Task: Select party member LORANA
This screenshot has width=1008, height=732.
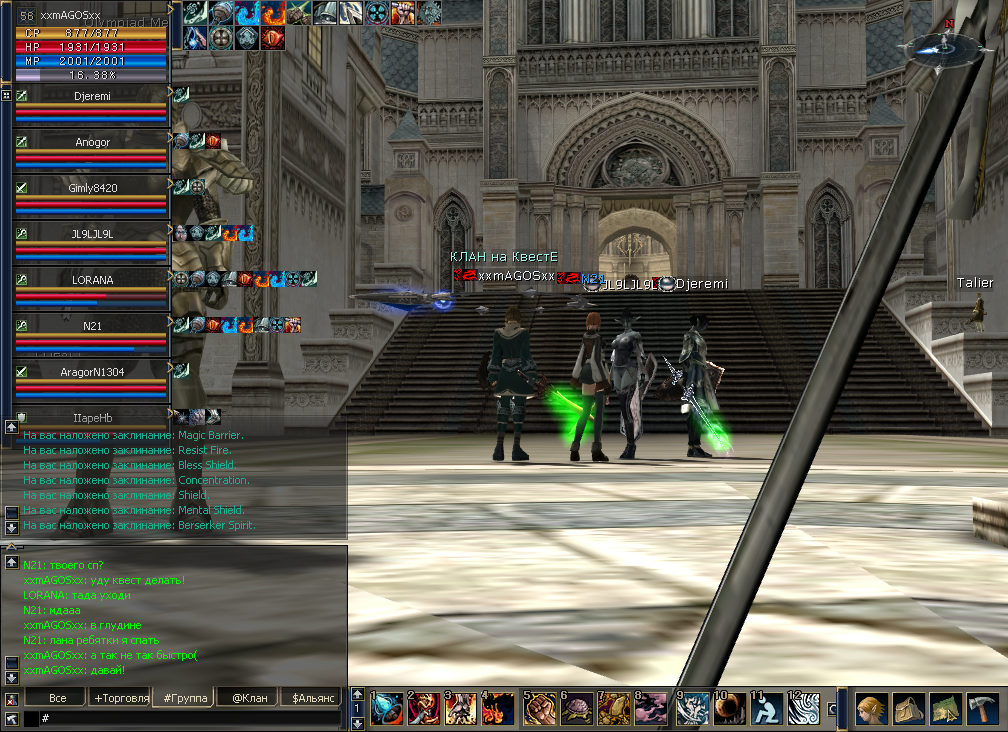Action: (92, 281)
